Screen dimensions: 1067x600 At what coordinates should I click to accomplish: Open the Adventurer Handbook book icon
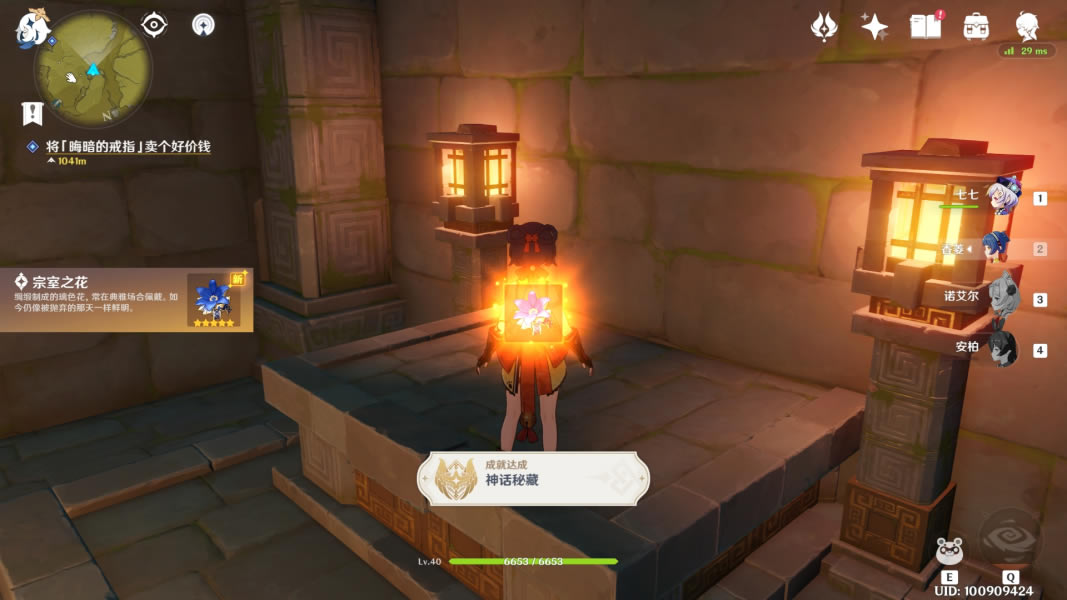click(x=926, y=27)
